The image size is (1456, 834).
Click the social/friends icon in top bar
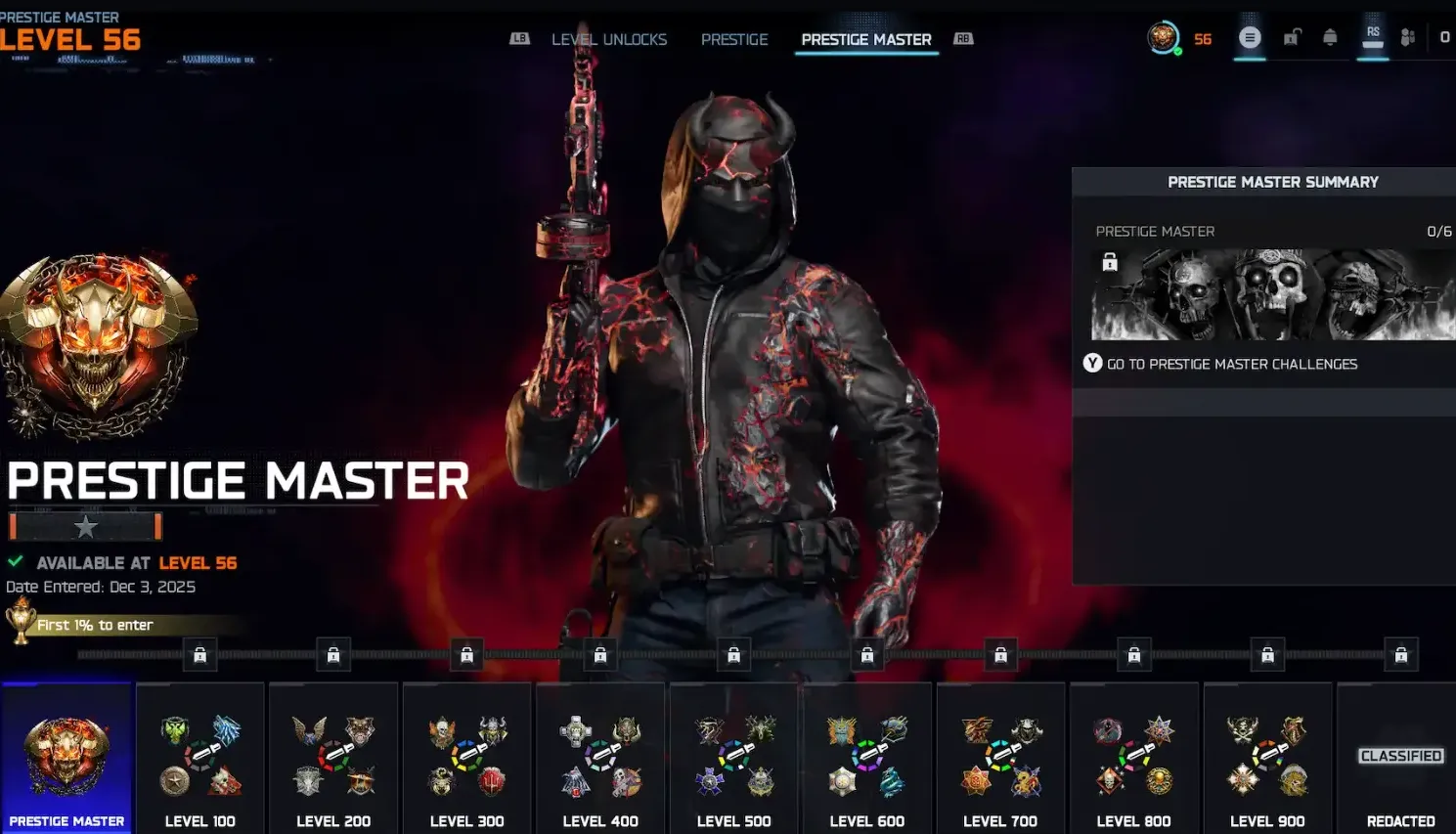(x=1406, y=35)
